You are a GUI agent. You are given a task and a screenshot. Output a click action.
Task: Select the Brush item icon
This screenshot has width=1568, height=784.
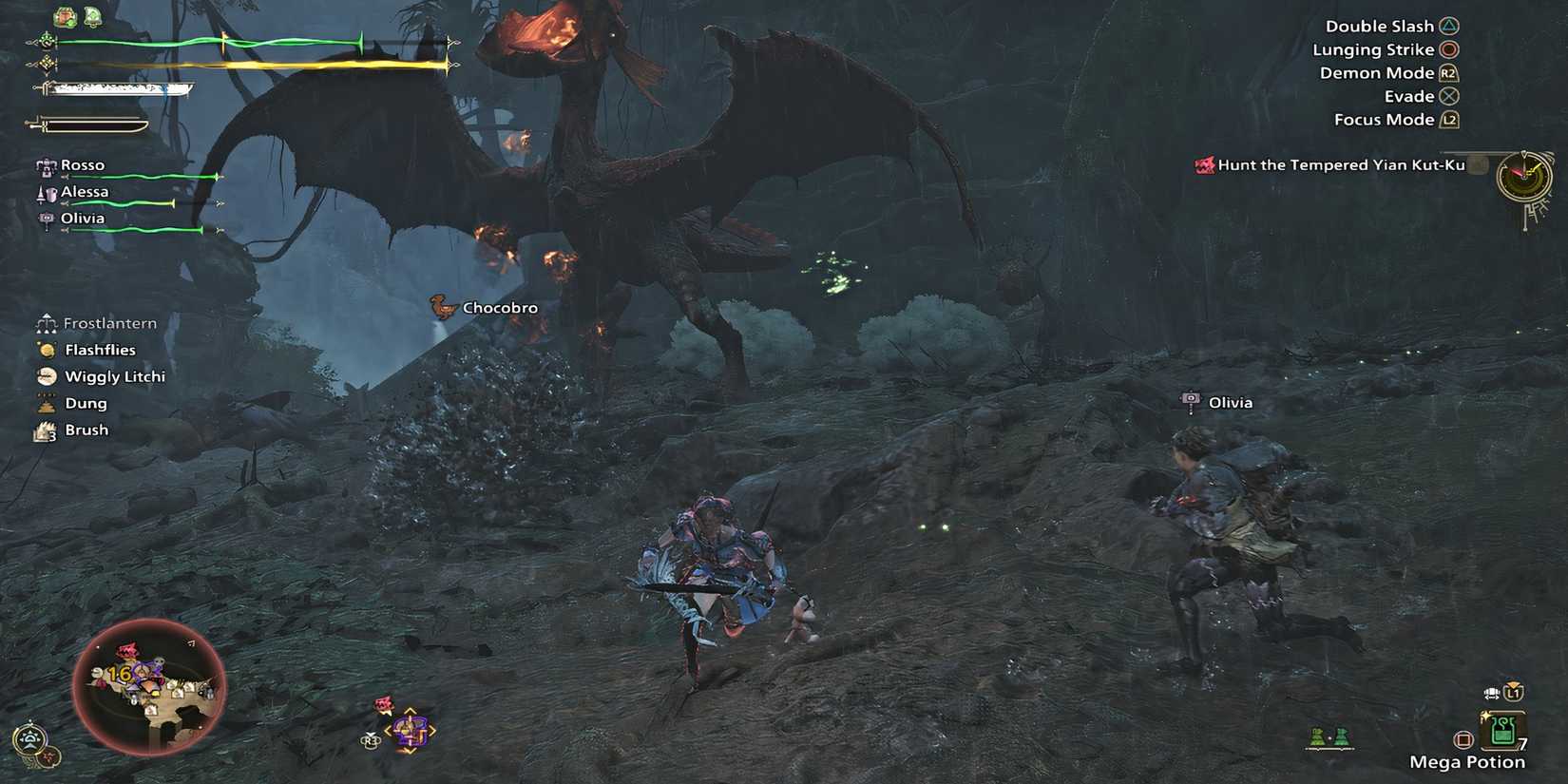pyautogui.click(x=47, y=430)
